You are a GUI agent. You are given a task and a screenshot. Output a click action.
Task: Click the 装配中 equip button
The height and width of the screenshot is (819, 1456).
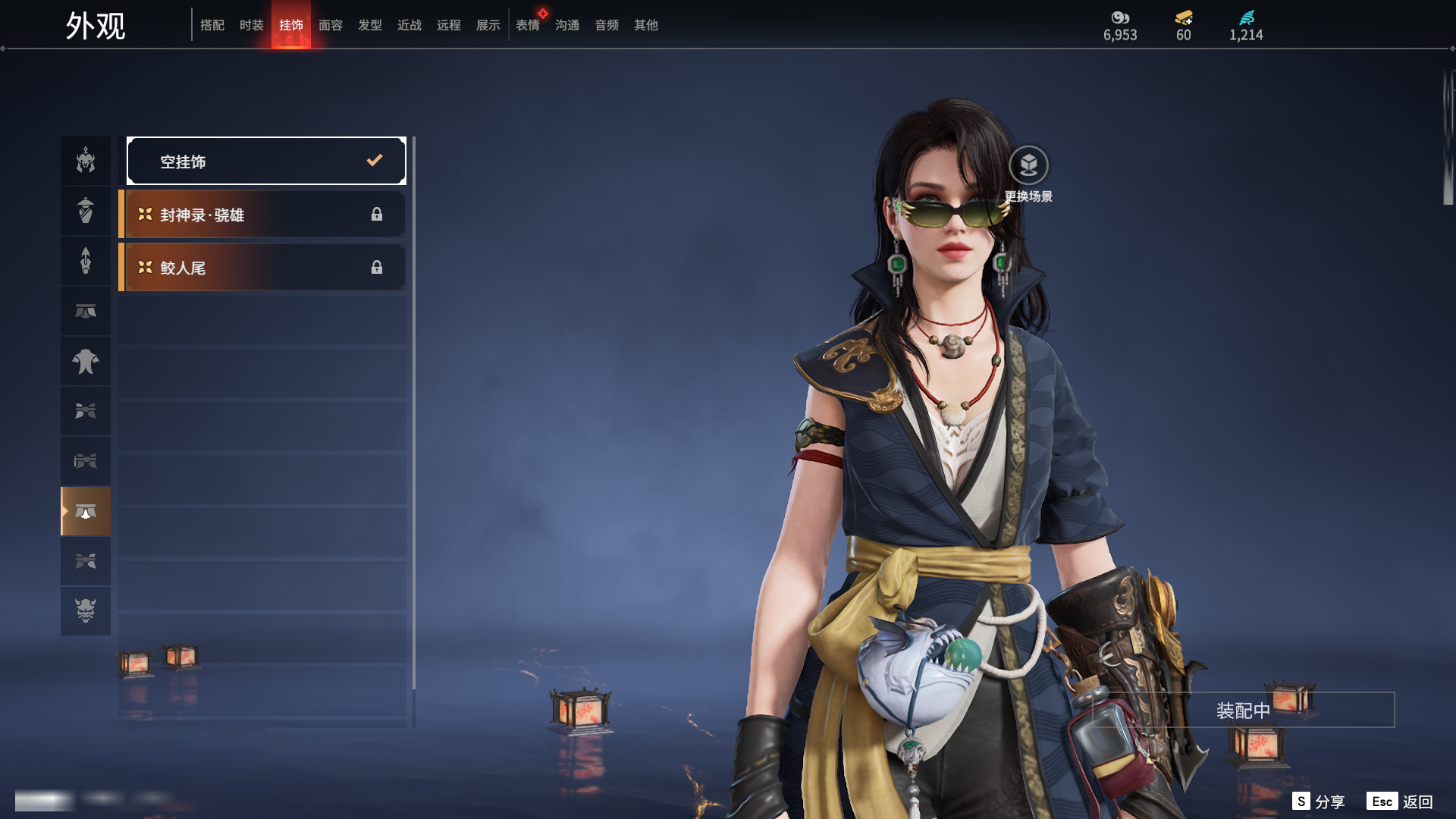point(1243,711)
